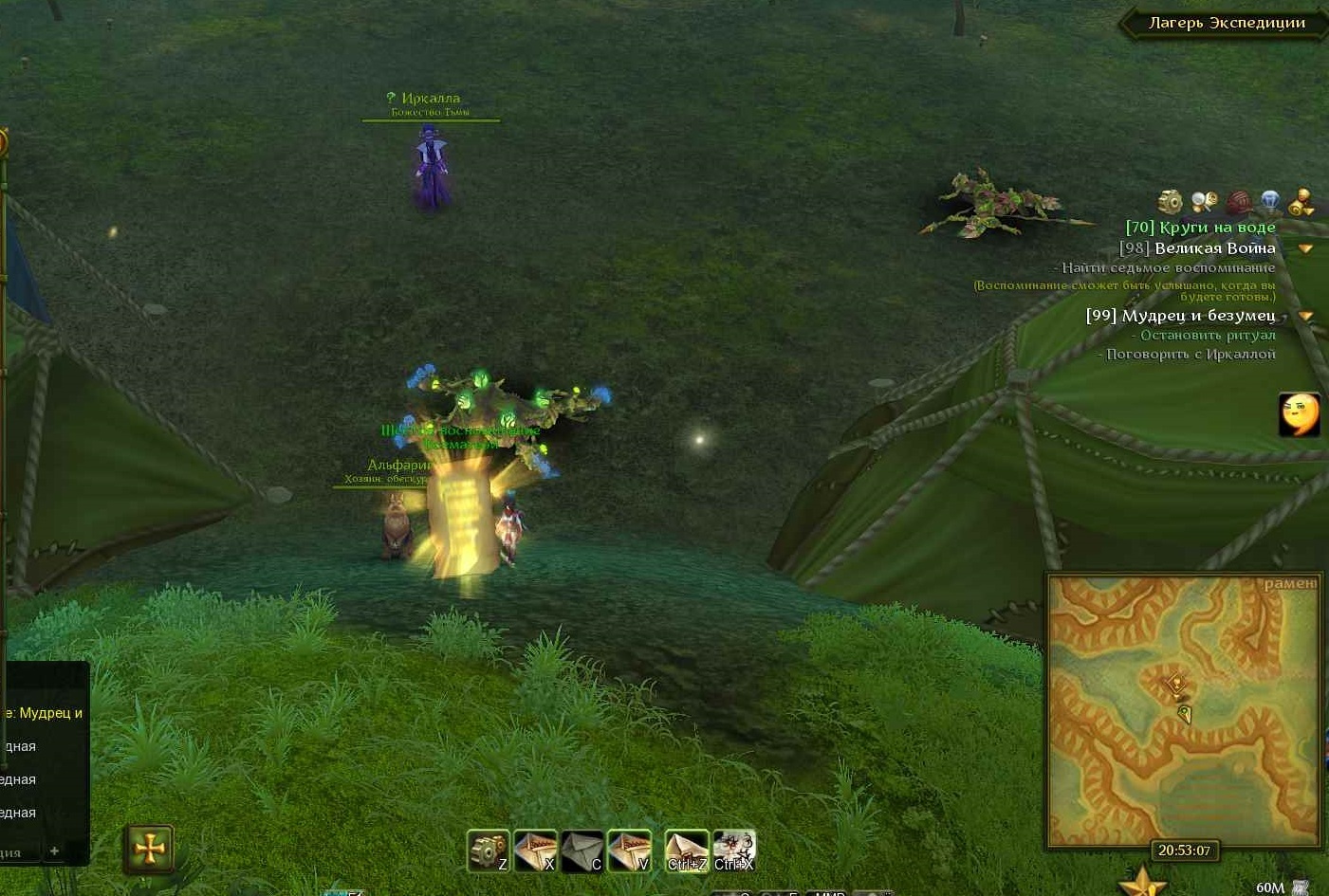
Task: Click the magnifying glass icon above tracker
Action: (1204, 201)
